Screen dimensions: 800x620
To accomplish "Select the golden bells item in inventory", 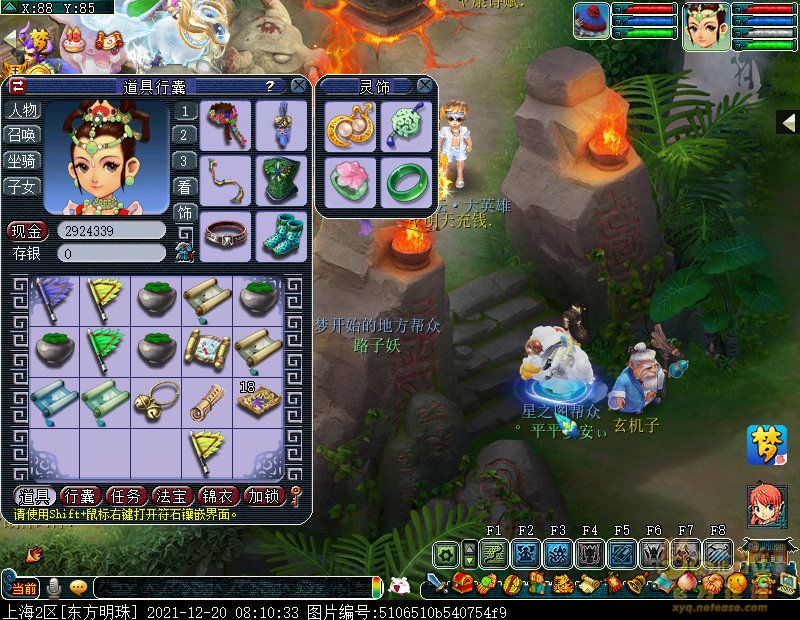I will click(156, 397).
